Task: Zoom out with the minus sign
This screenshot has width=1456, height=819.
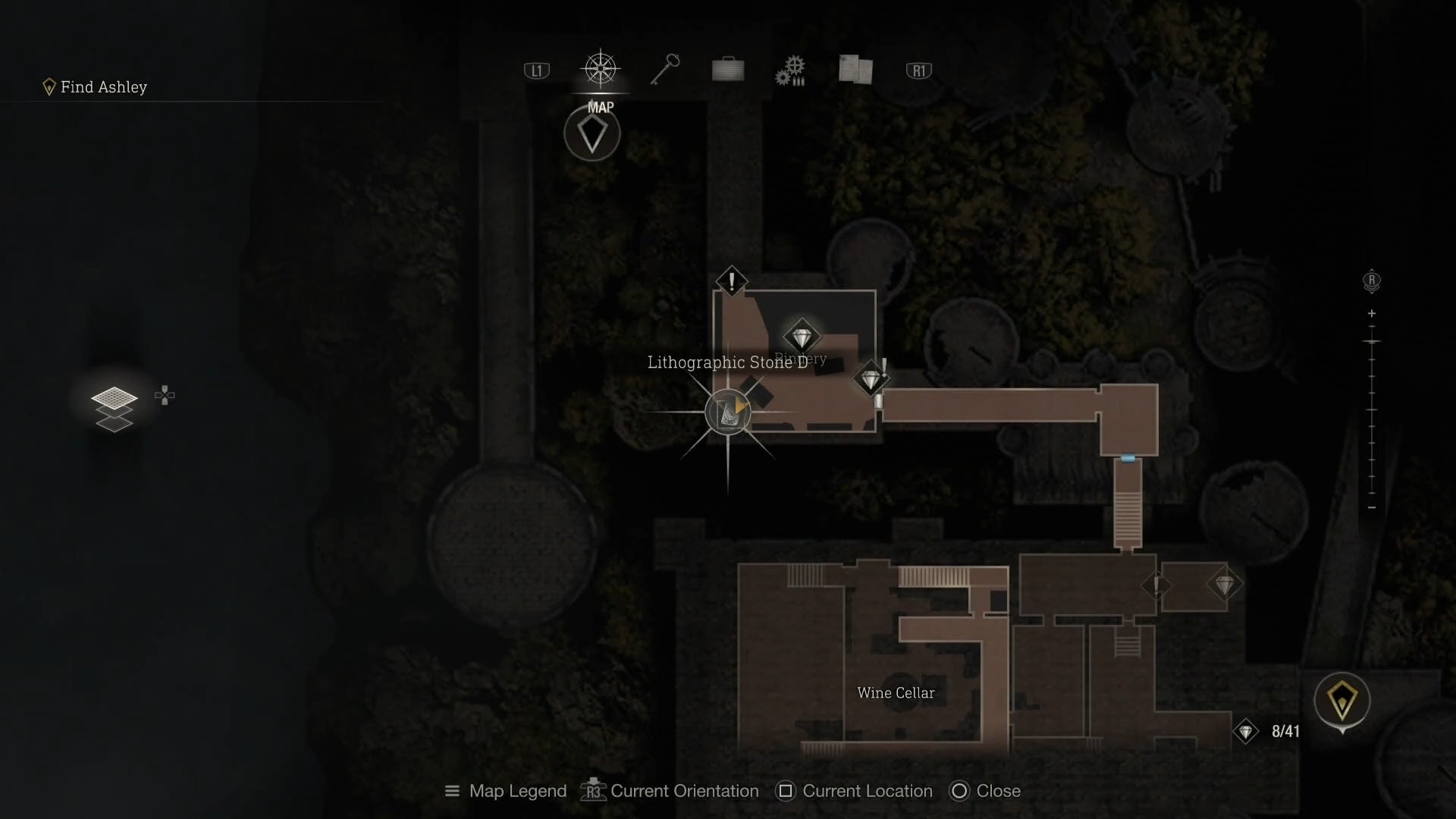Action: coord(1371,507)
